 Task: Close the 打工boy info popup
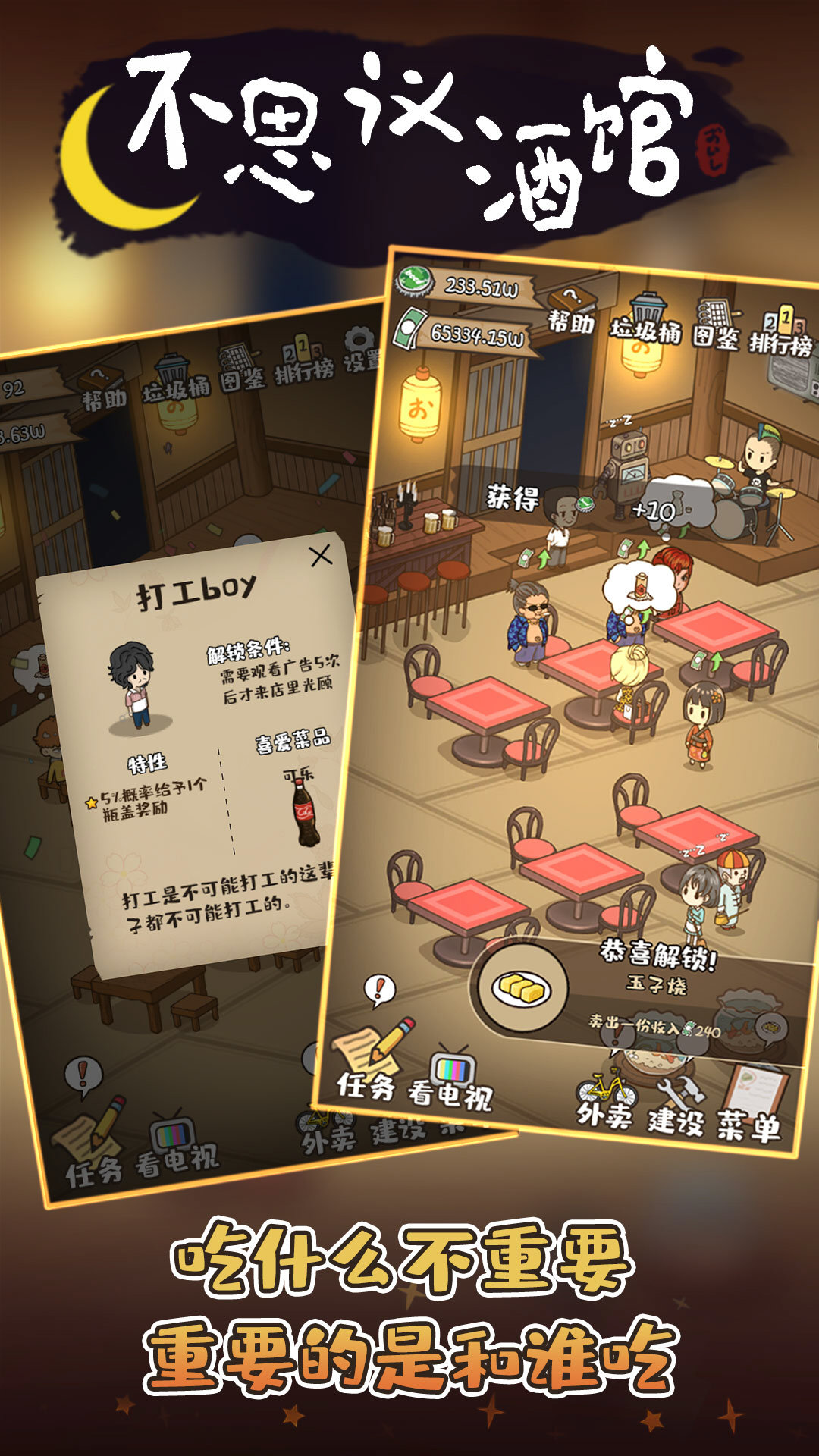coord(321,556)
